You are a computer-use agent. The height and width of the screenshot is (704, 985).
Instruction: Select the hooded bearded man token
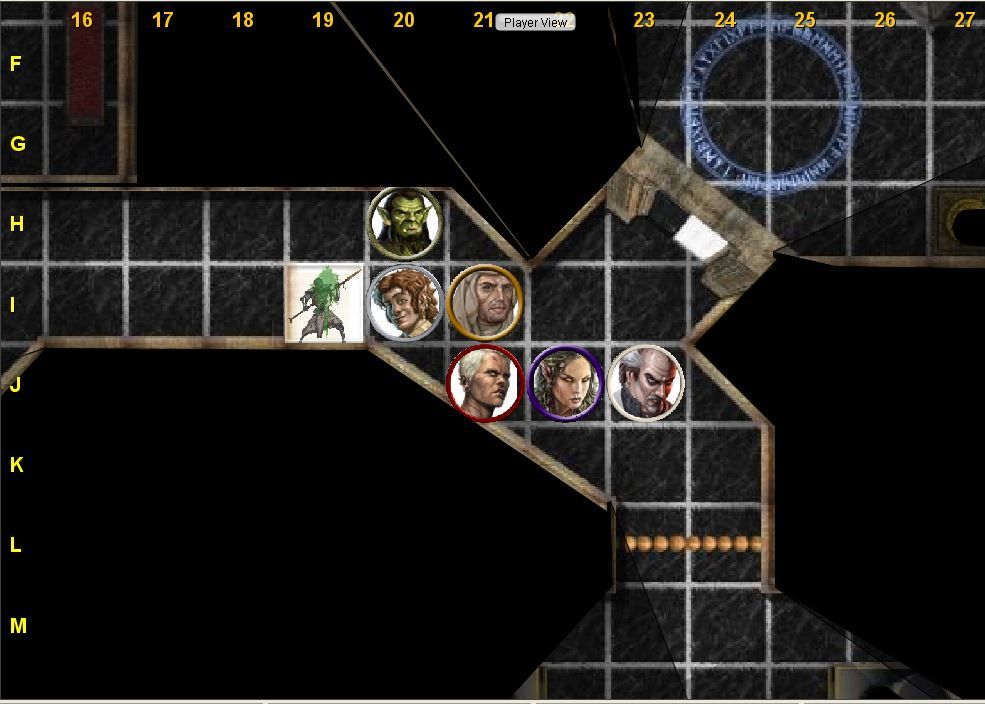click(485, 301)
